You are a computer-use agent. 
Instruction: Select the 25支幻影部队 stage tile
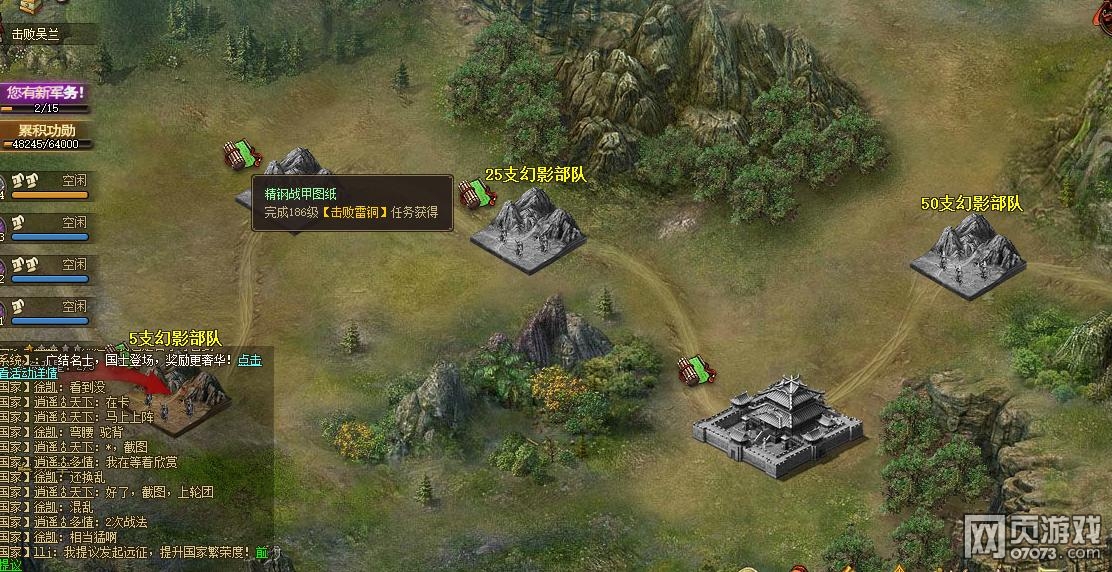click(527, 232)
